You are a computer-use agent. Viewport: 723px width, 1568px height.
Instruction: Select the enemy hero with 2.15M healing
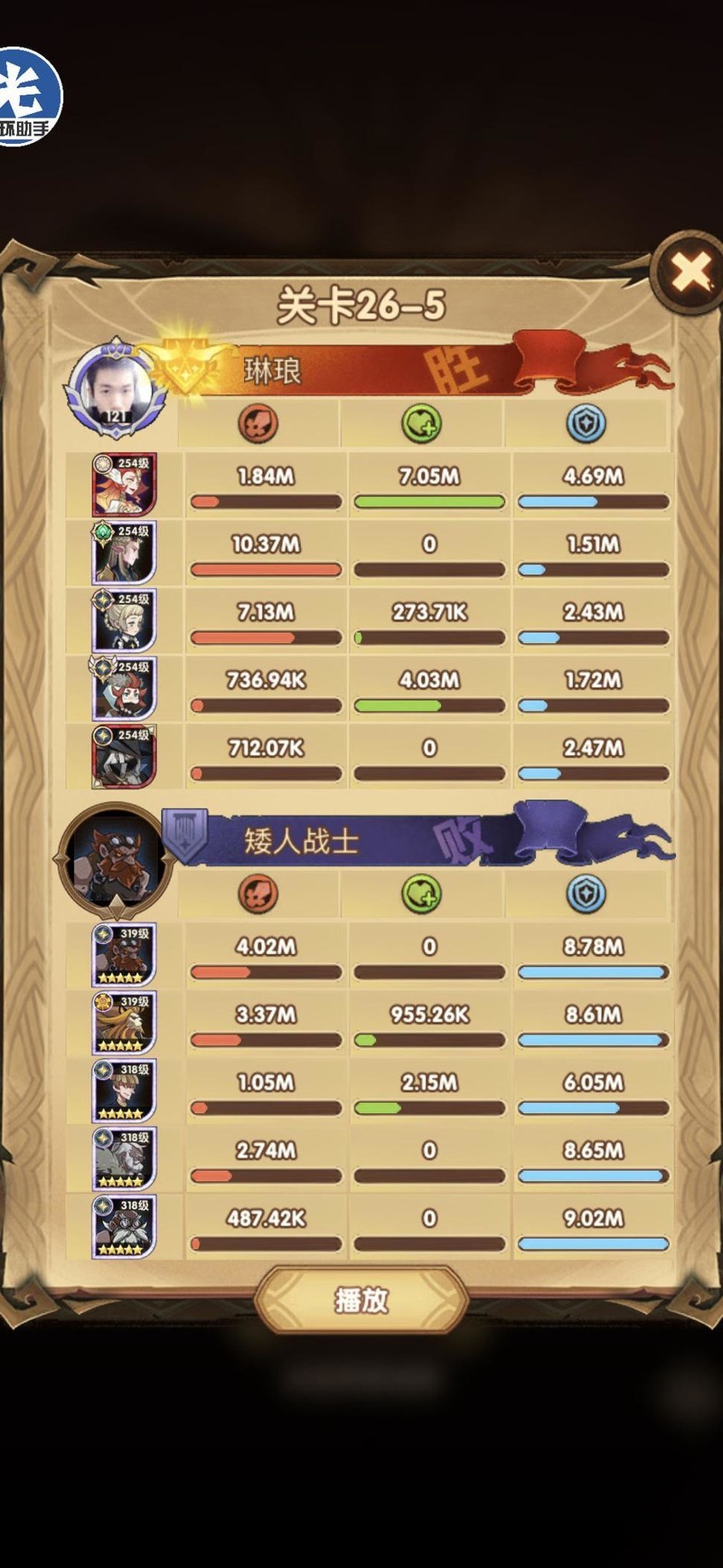(125, 1091)
